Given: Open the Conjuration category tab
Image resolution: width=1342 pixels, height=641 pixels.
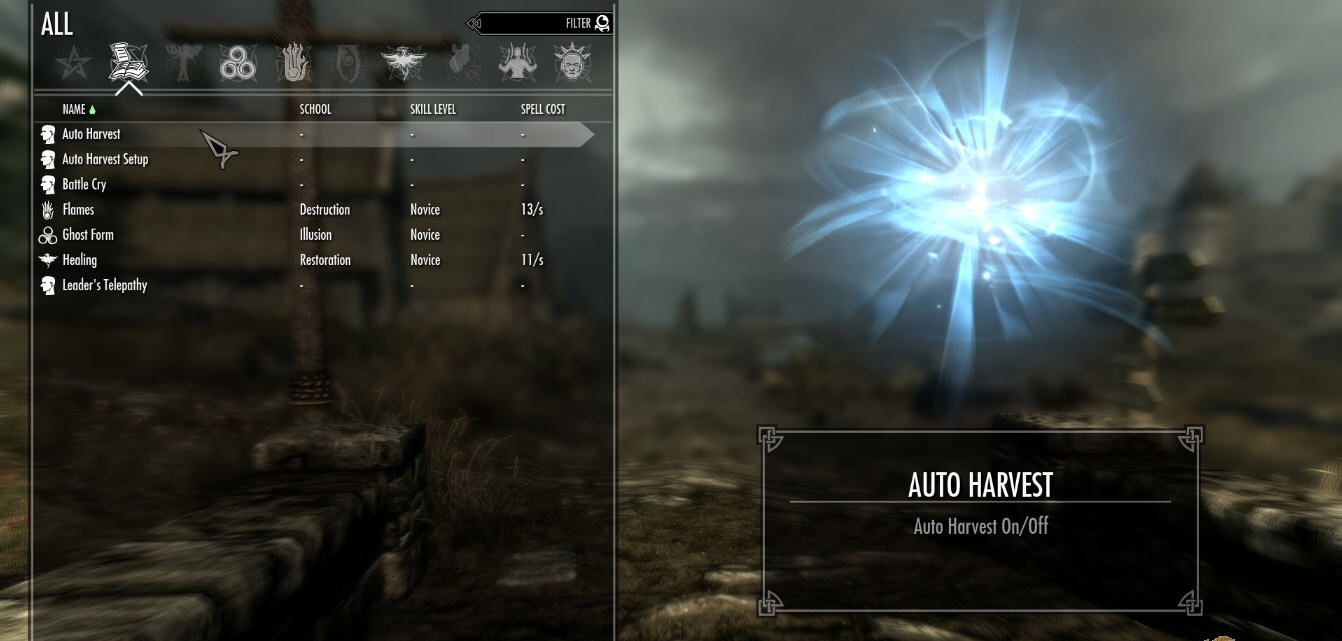Looking at the screenshot, I should click(349, 64).
